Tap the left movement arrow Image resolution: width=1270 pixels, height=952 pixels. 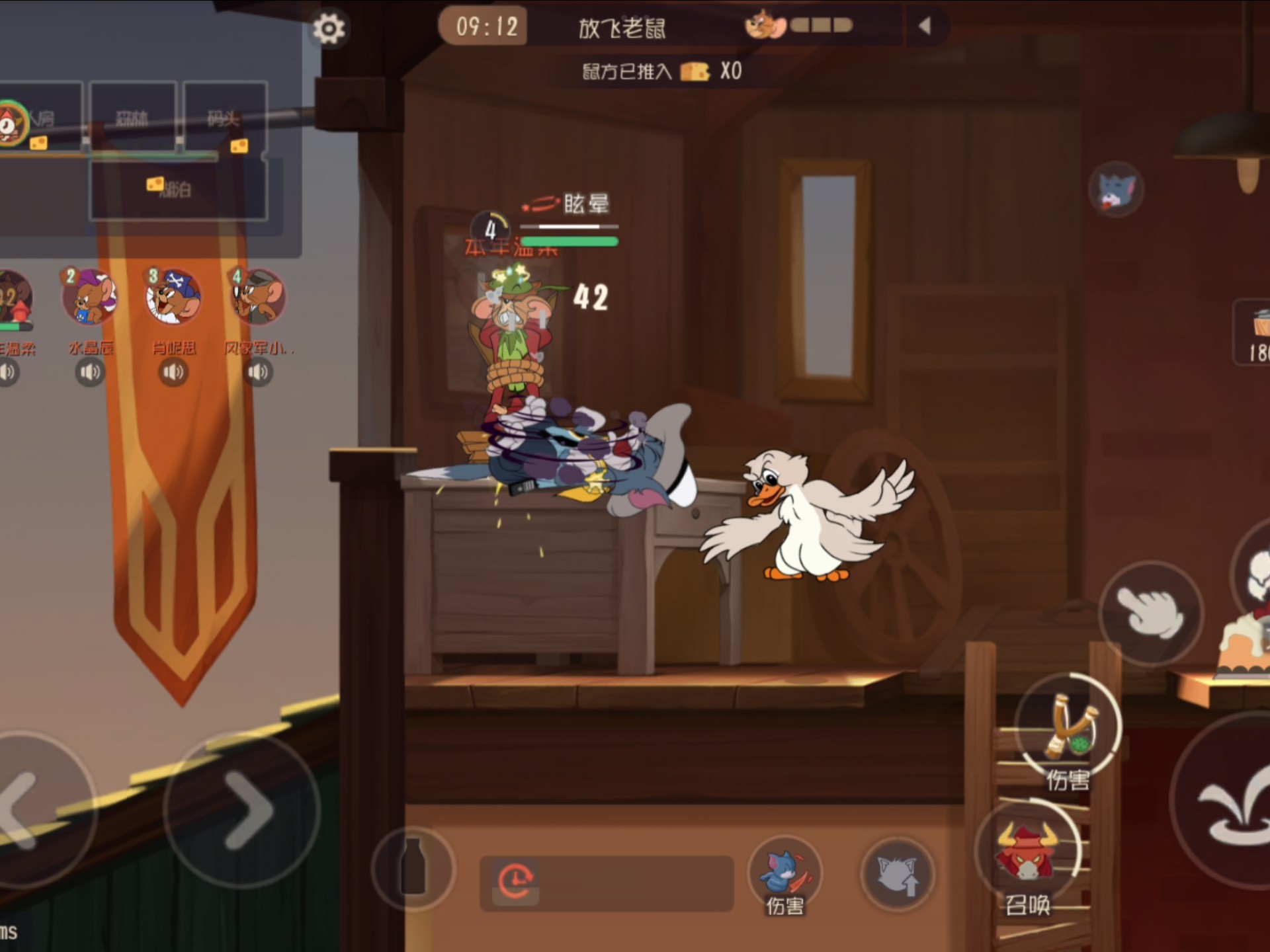[x=26, y=809]
